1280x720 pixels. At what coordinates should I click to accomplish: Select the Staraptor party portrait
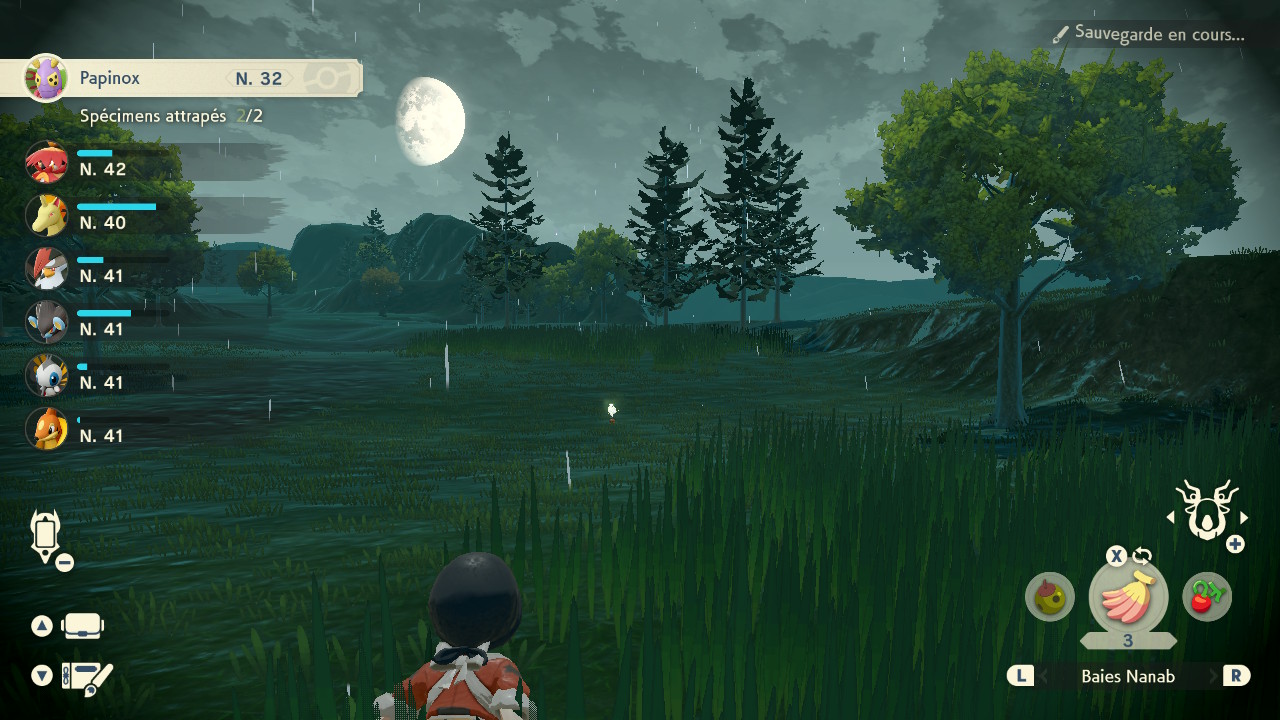point(46,268)
